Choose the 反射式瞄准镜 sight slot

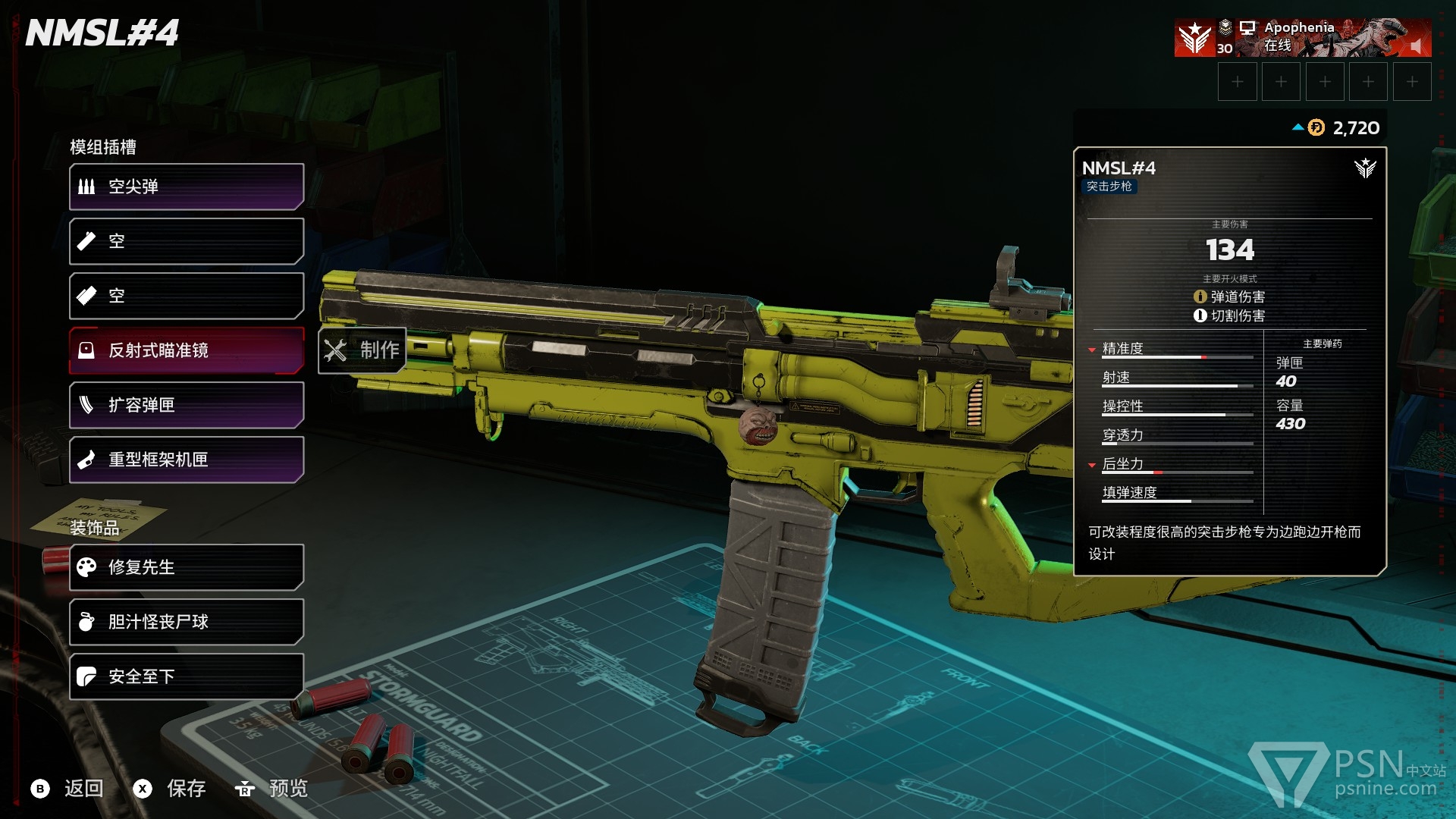pyautogui.click(x=187, y=350)
